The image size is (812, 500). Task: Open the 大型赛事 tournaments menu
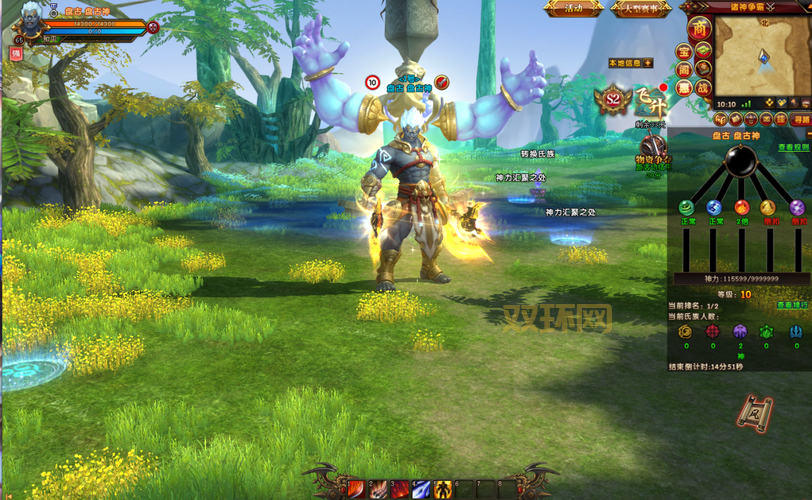coord(640,8)
